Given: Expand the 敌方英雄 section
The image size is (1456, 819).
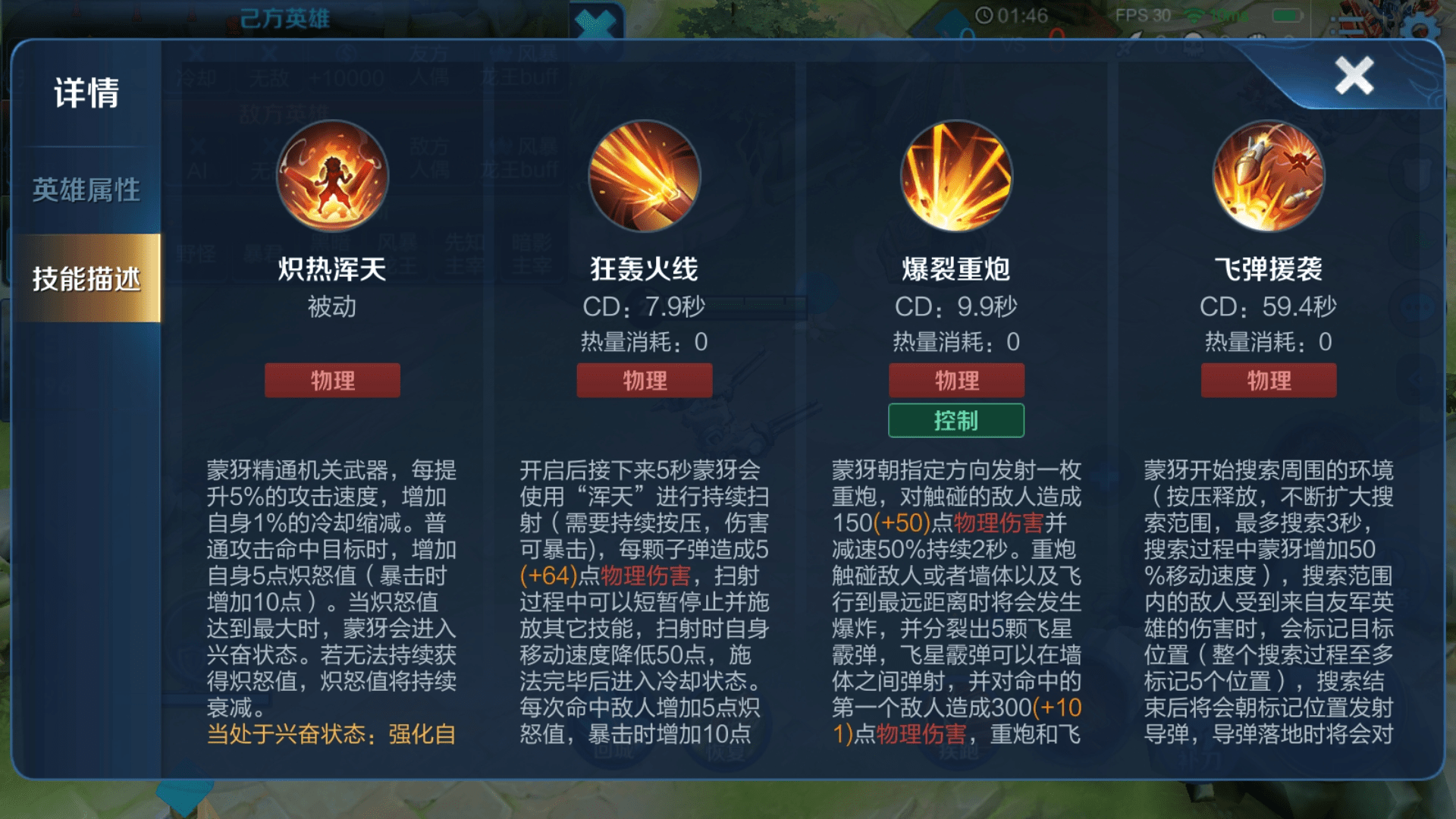Looking at the screenshot, I should pos(285,111).
